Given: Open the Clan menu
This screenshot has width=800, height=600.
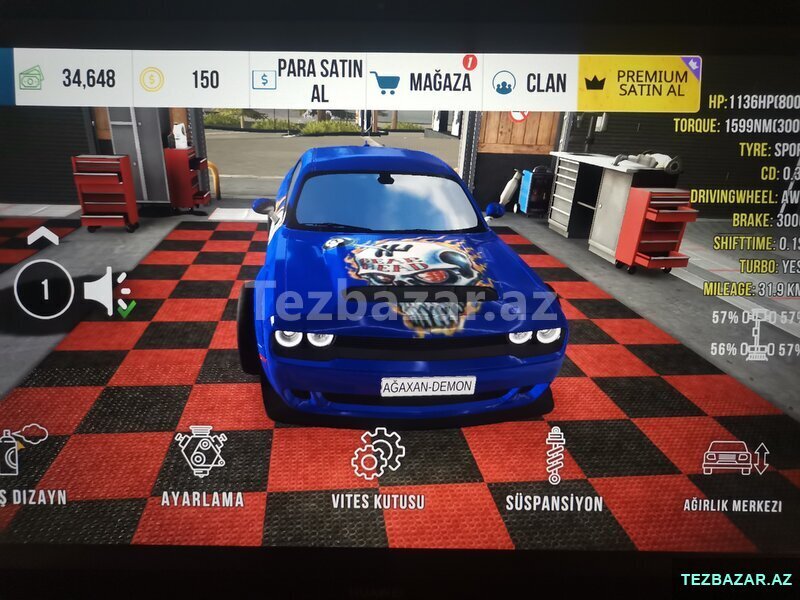Looking at the screenshot, I should pyautogui.click(x=531, y=82).
